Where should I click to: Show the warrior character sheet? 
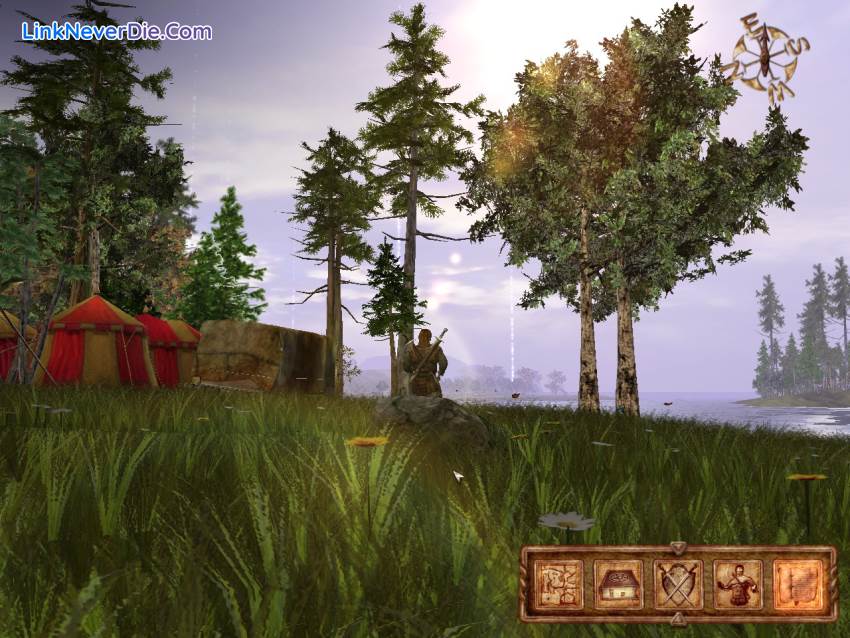(738, 583)
